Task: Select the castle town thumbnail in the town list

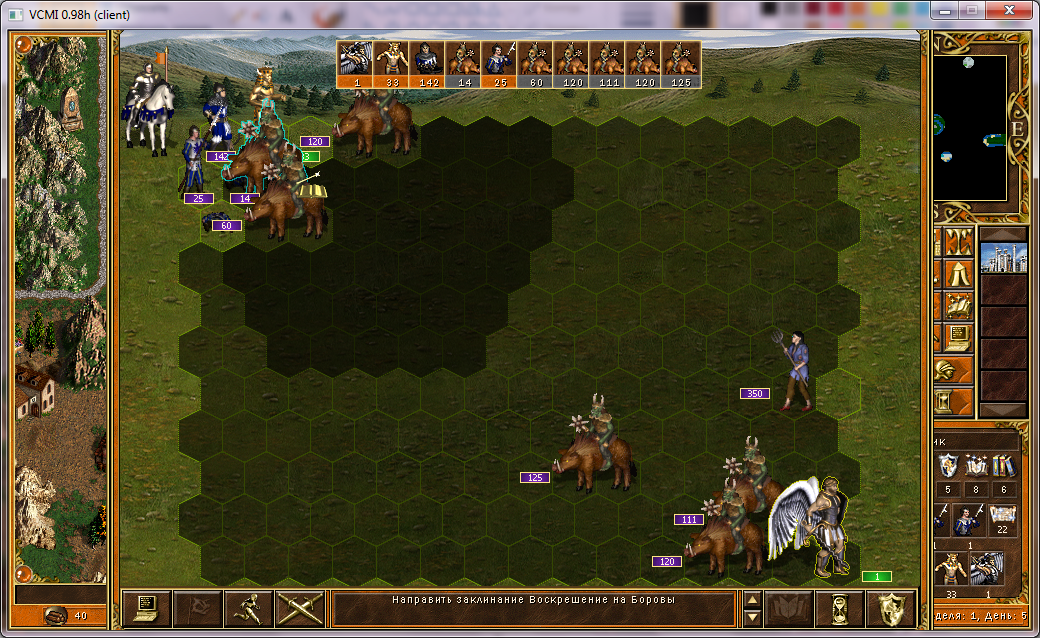Action: [x=1003, y=257]
